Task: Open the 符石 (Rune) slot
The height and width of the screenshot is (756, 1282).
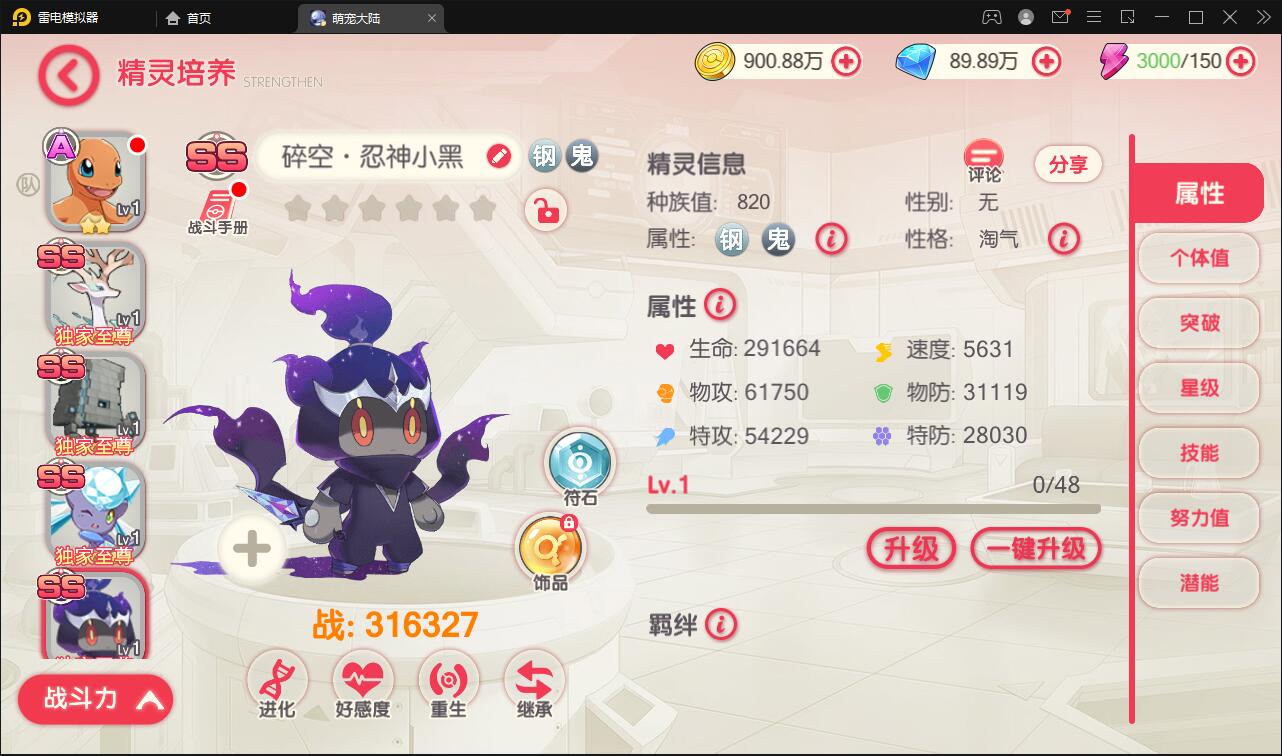Action: tap(580, 462)
